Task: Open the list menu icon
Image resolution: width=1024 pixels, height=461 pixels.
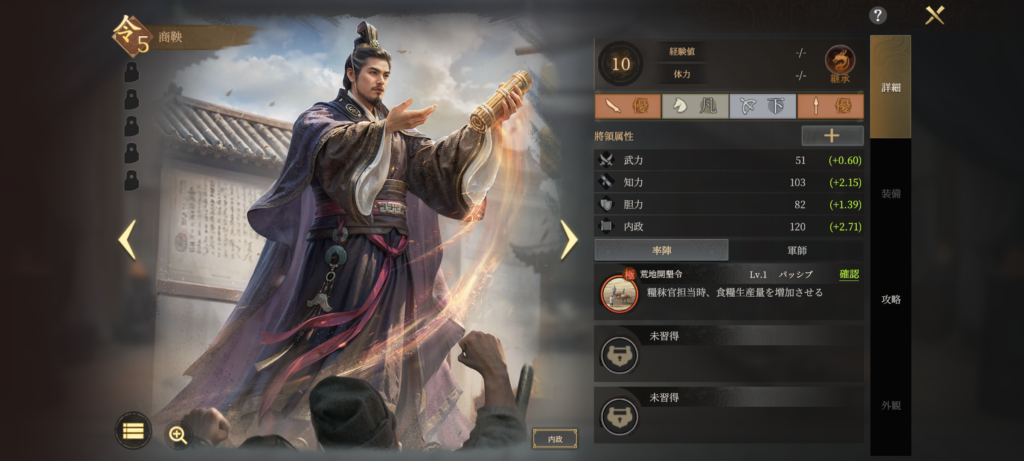Action: click(133, 430)
